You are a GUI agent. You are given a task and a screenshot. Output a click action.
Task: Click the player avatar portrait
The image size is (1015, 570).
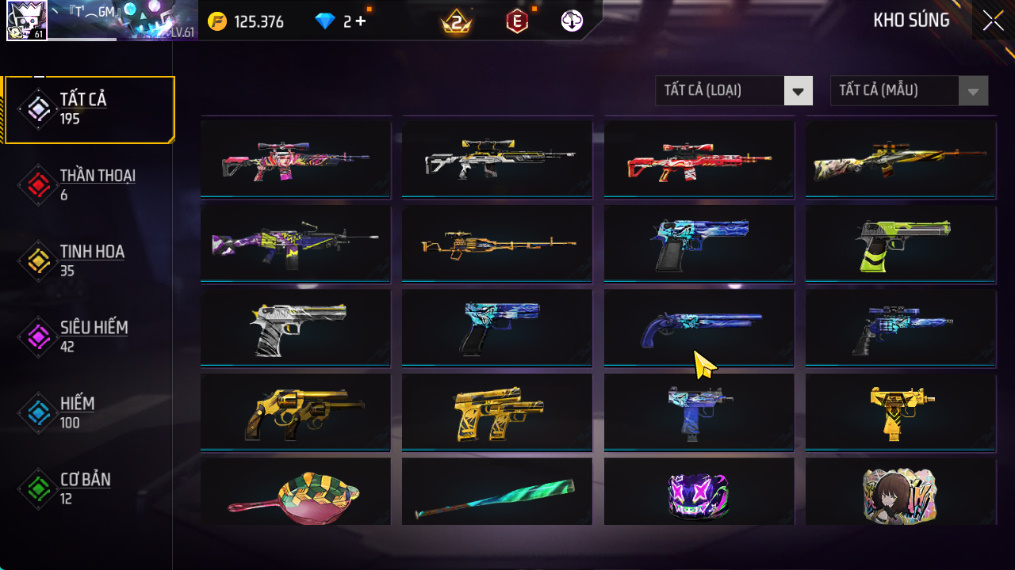pyautogui.click(x=26, y=20)
